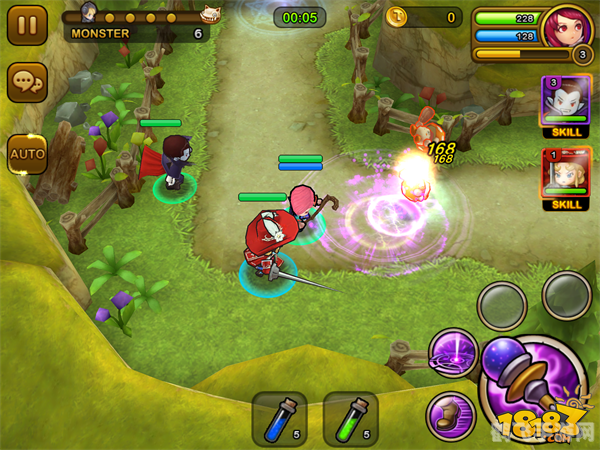Toggle the AUTO battle mode

coord(27,153)
